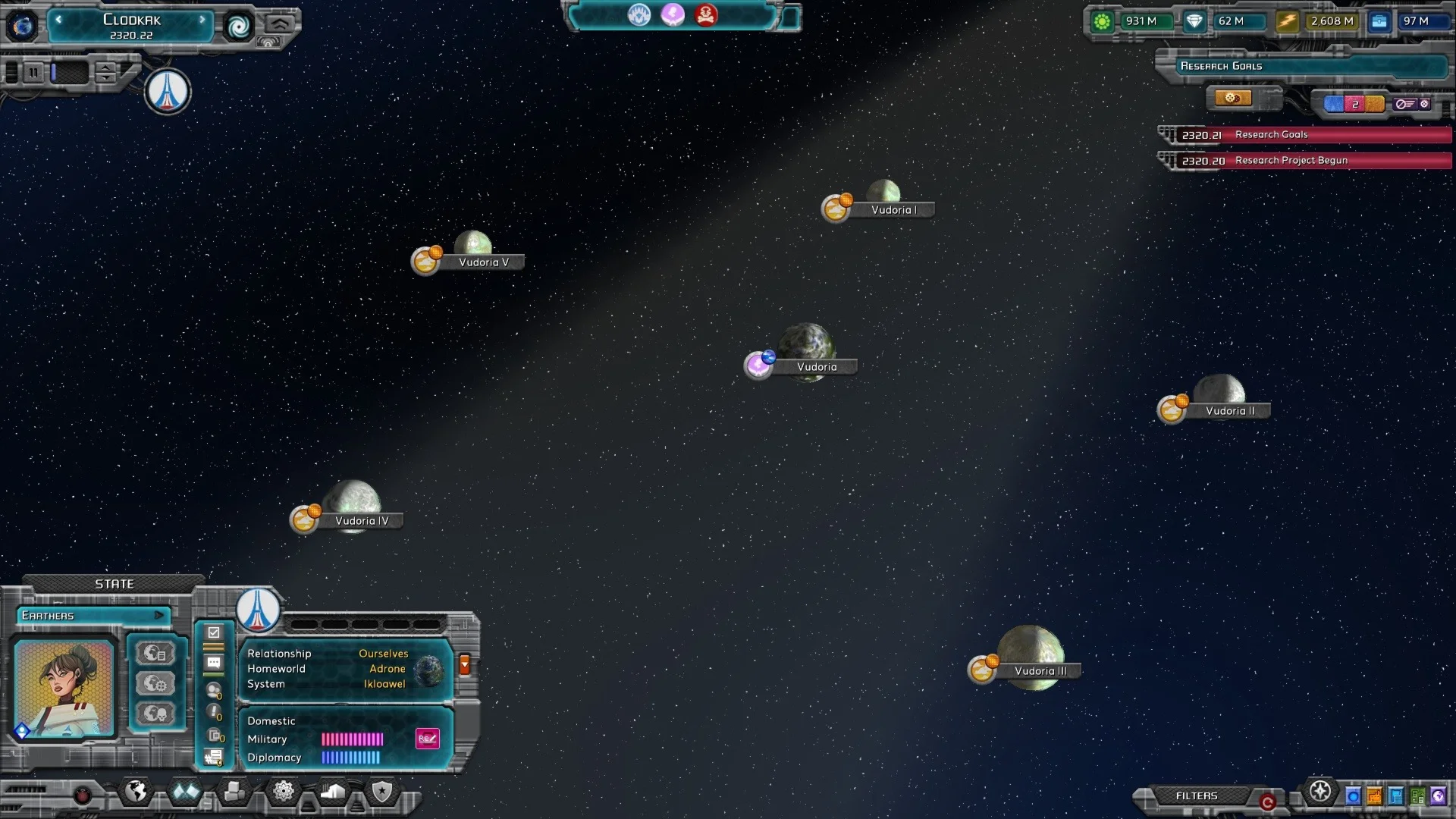This screenshot has width=1456, height=819.
Task: Open the globe-with-skull state action
Action: coord(156,714)
